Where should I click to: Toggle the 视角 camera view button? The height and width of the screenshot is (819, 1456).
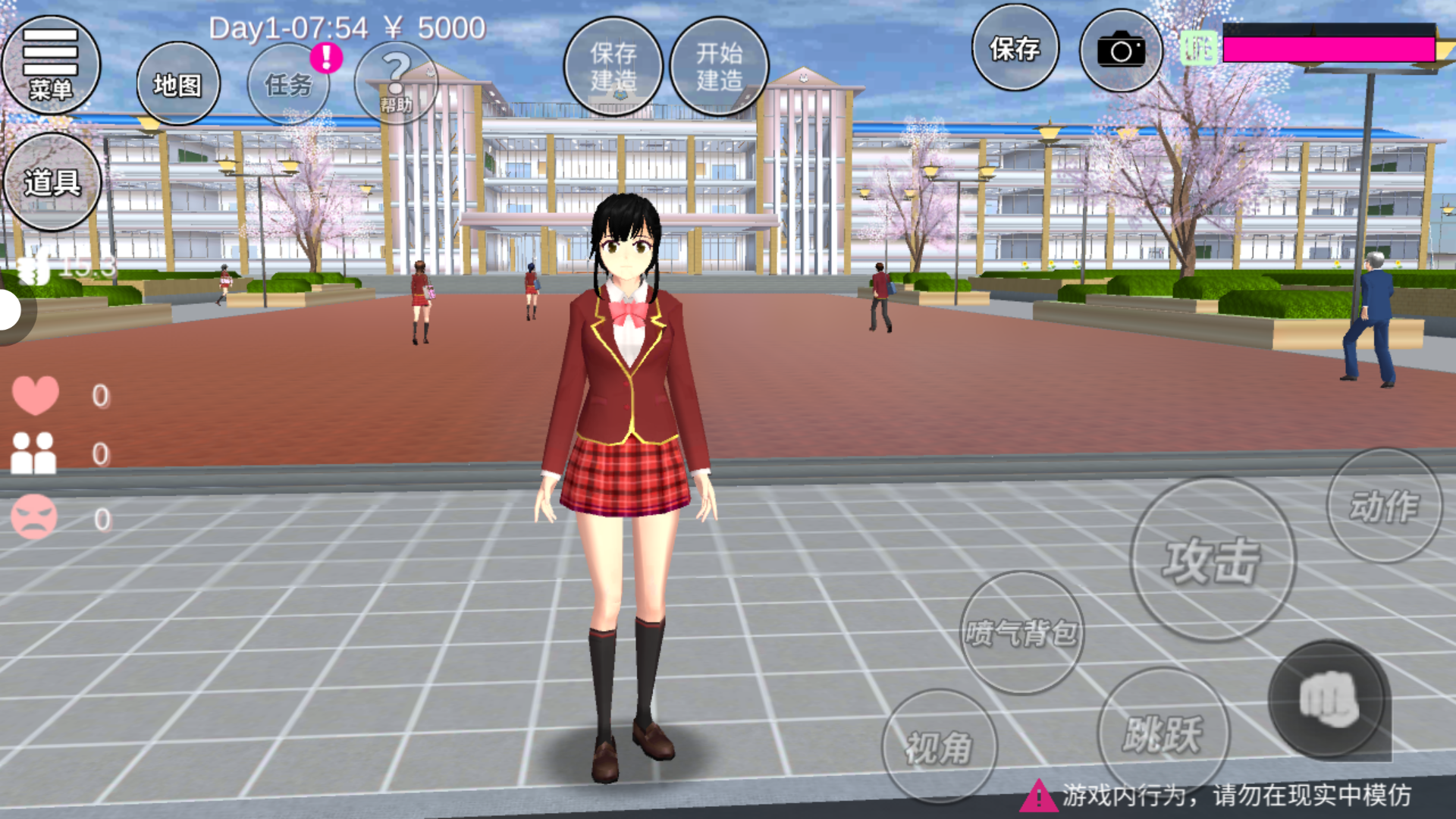pyautogui.click(x=939, y=746)
